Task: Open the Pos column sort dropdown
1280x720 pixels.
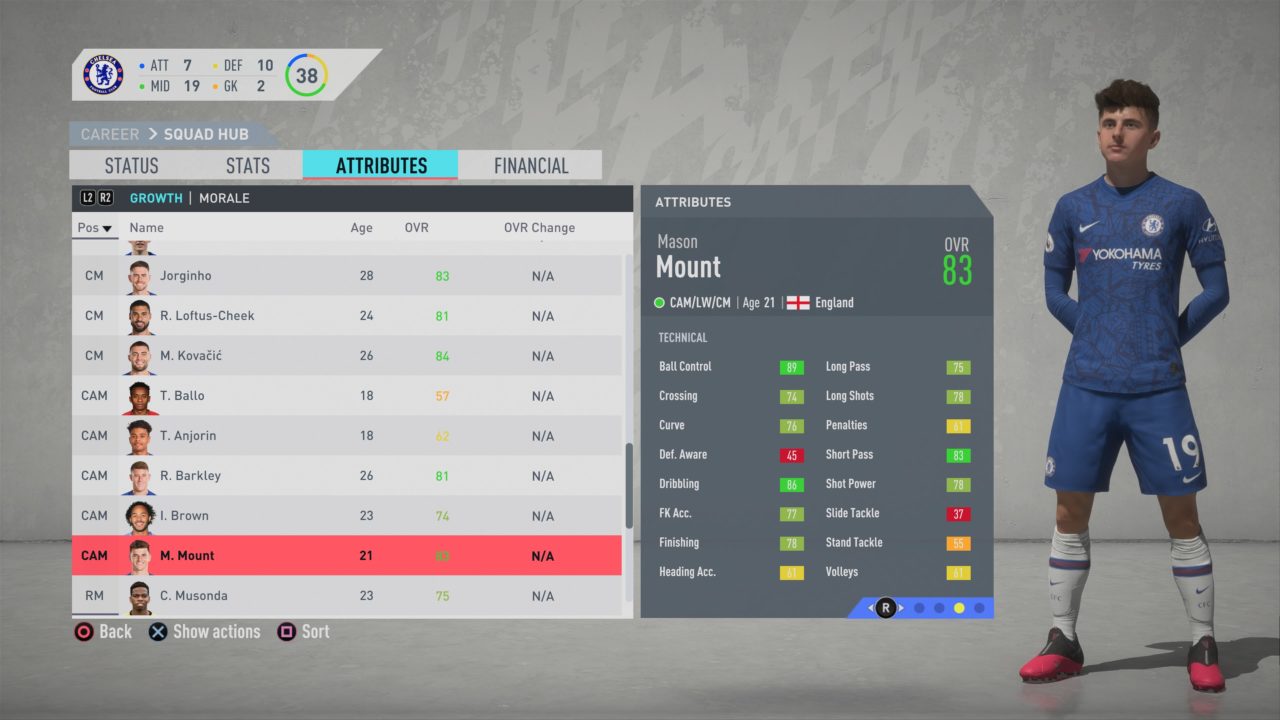Action: click(93, 227)
